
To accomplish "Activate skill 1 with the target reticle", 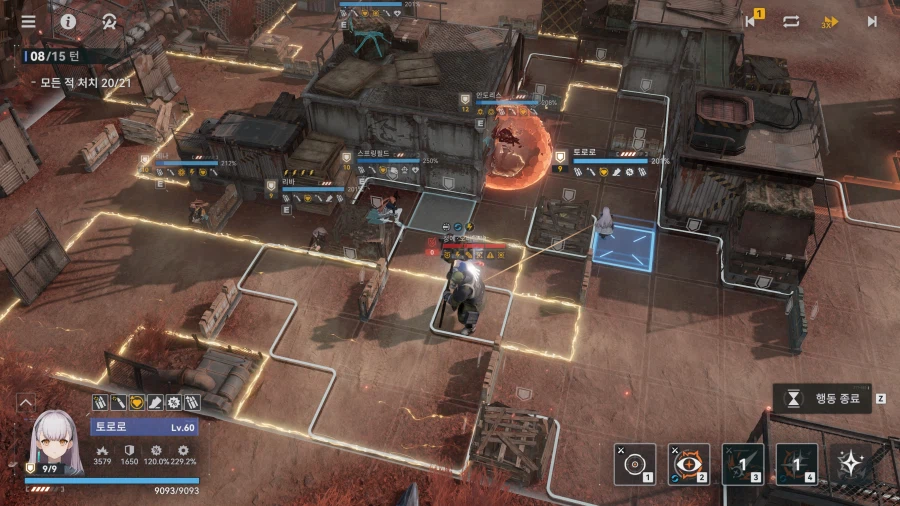I will coord(634,464).
